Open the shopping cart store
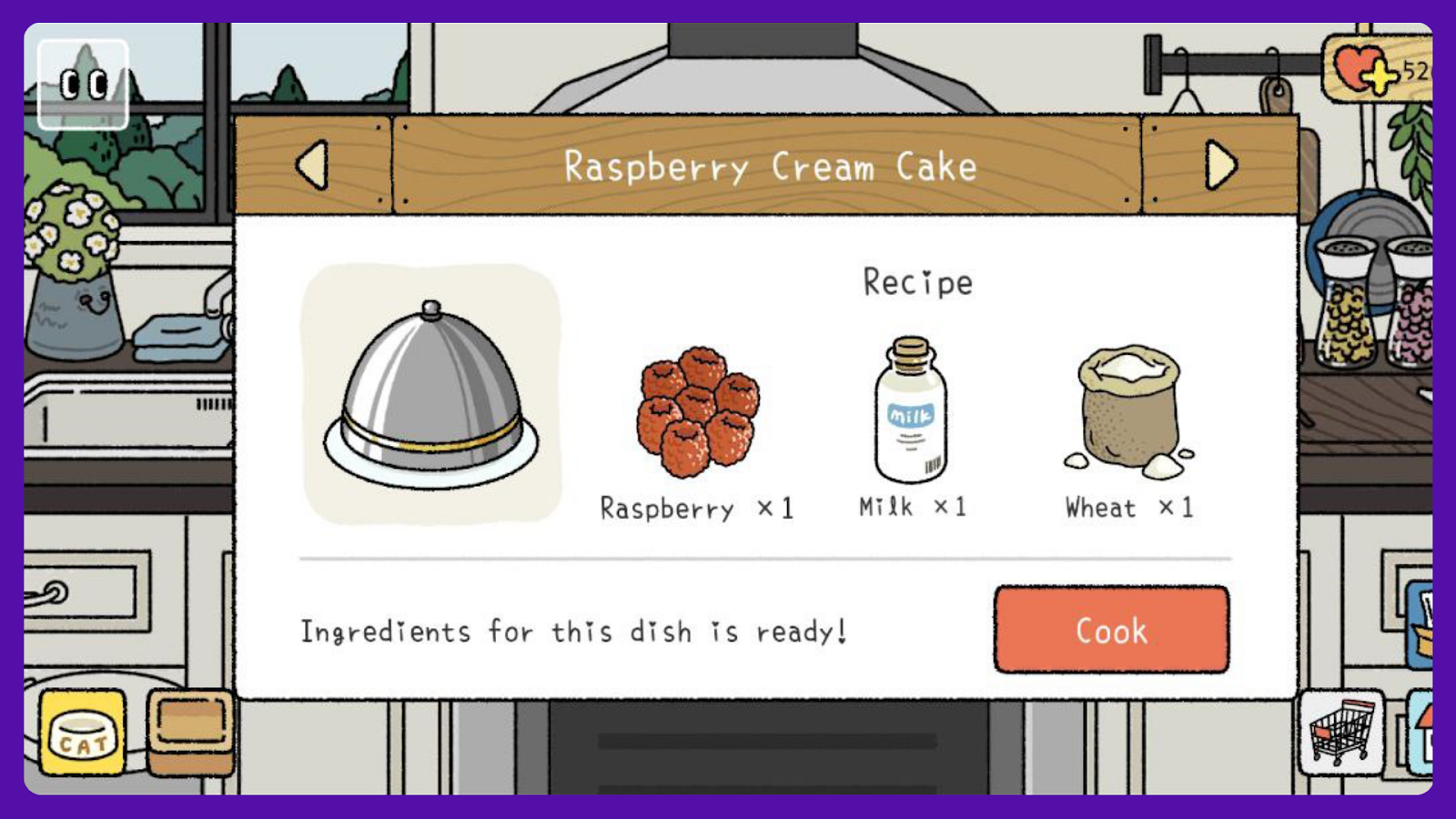This screenshot has height=819, width=1456. tap(1340, 731)
